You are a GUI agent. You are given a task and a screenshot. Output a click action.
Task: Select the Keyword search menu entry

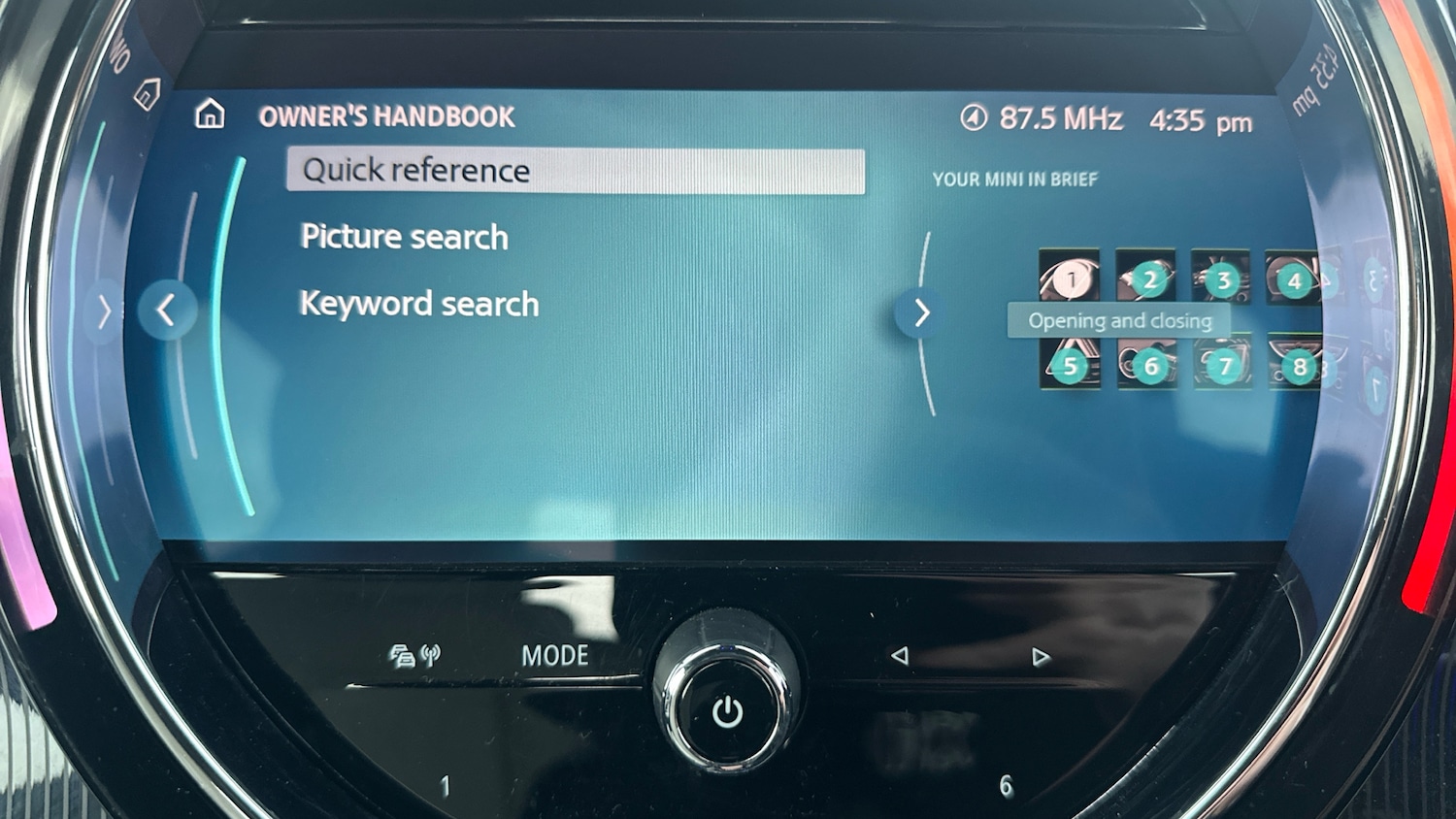pos(420,303)
